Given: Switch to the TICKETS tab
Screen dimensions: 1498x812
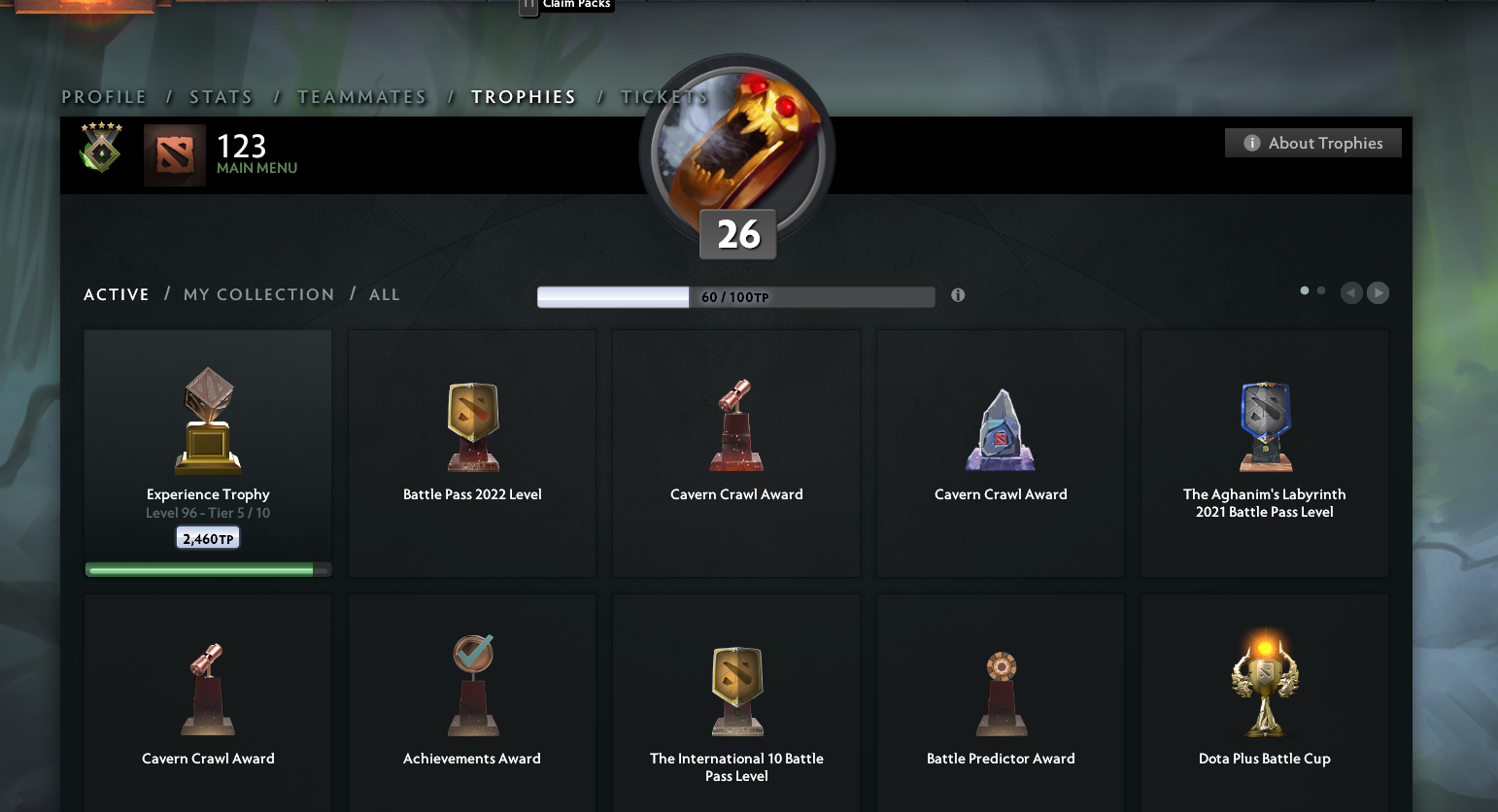Looking at the screenshot, I should (664, 96).
